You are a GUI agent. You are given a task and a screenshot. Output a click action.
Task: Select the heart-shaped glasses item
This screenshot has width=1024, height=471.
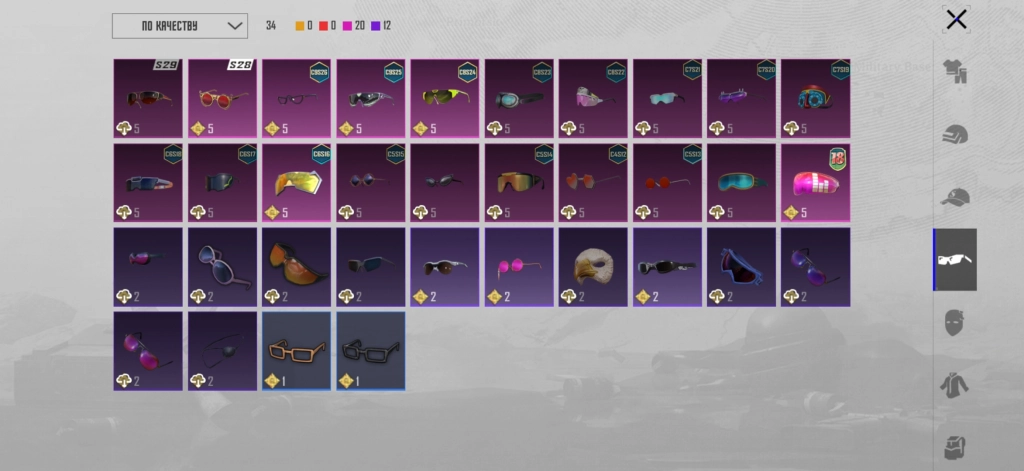tap(222, 266)
